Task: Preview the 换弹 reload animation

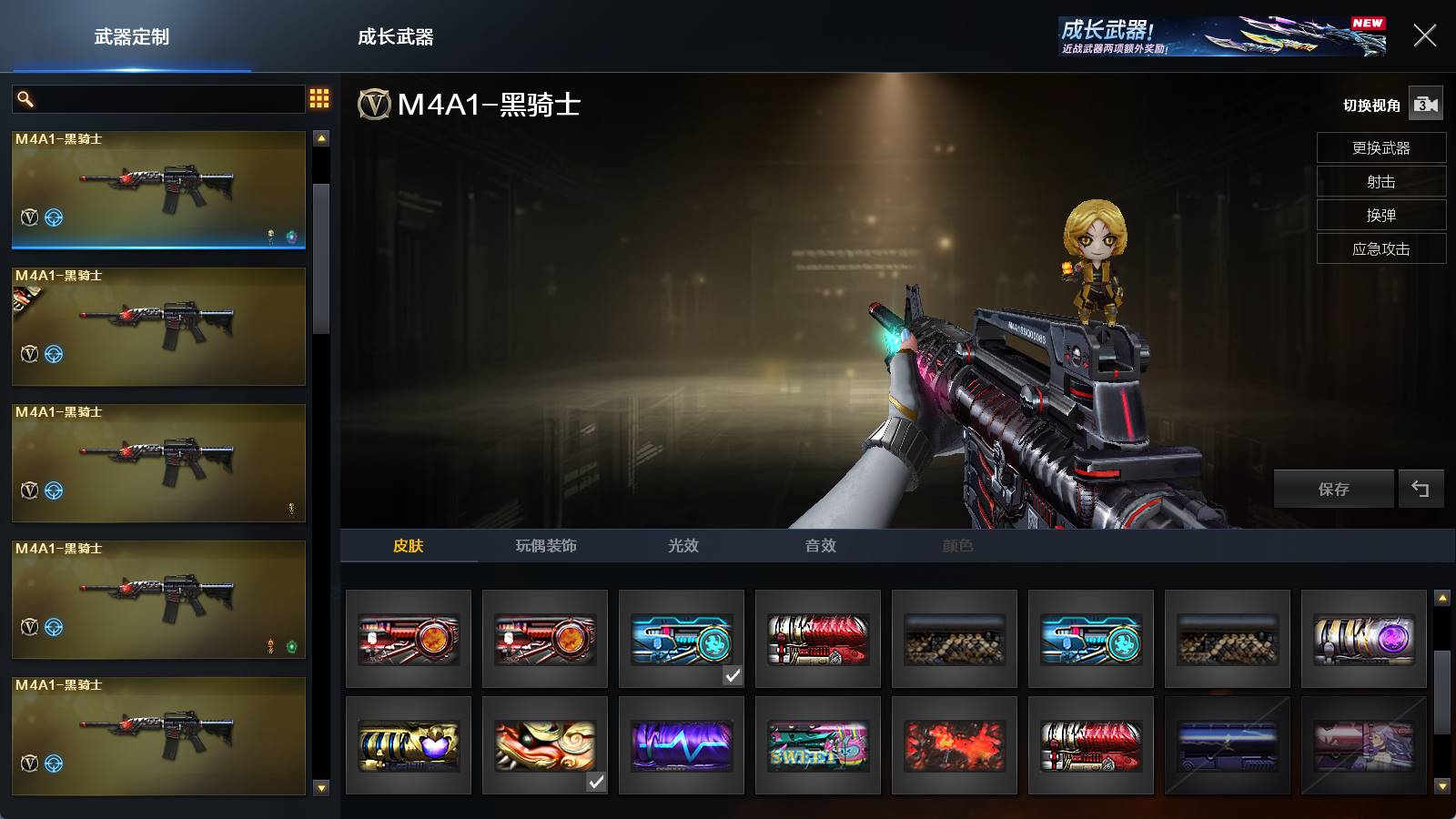Action: tap(1380, 216)
